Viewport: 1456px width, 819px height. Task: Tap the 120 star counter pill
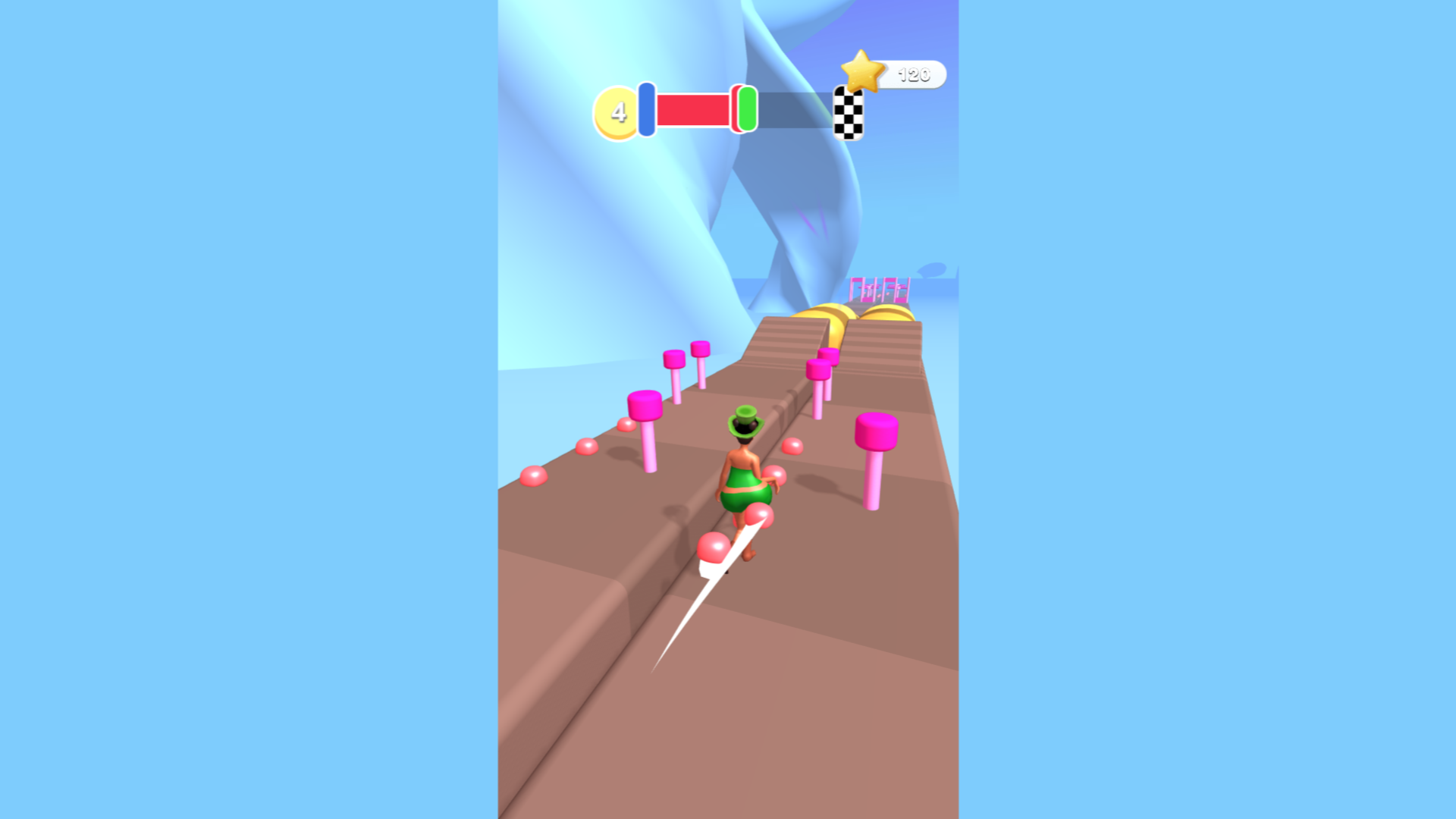coord(914,74)
